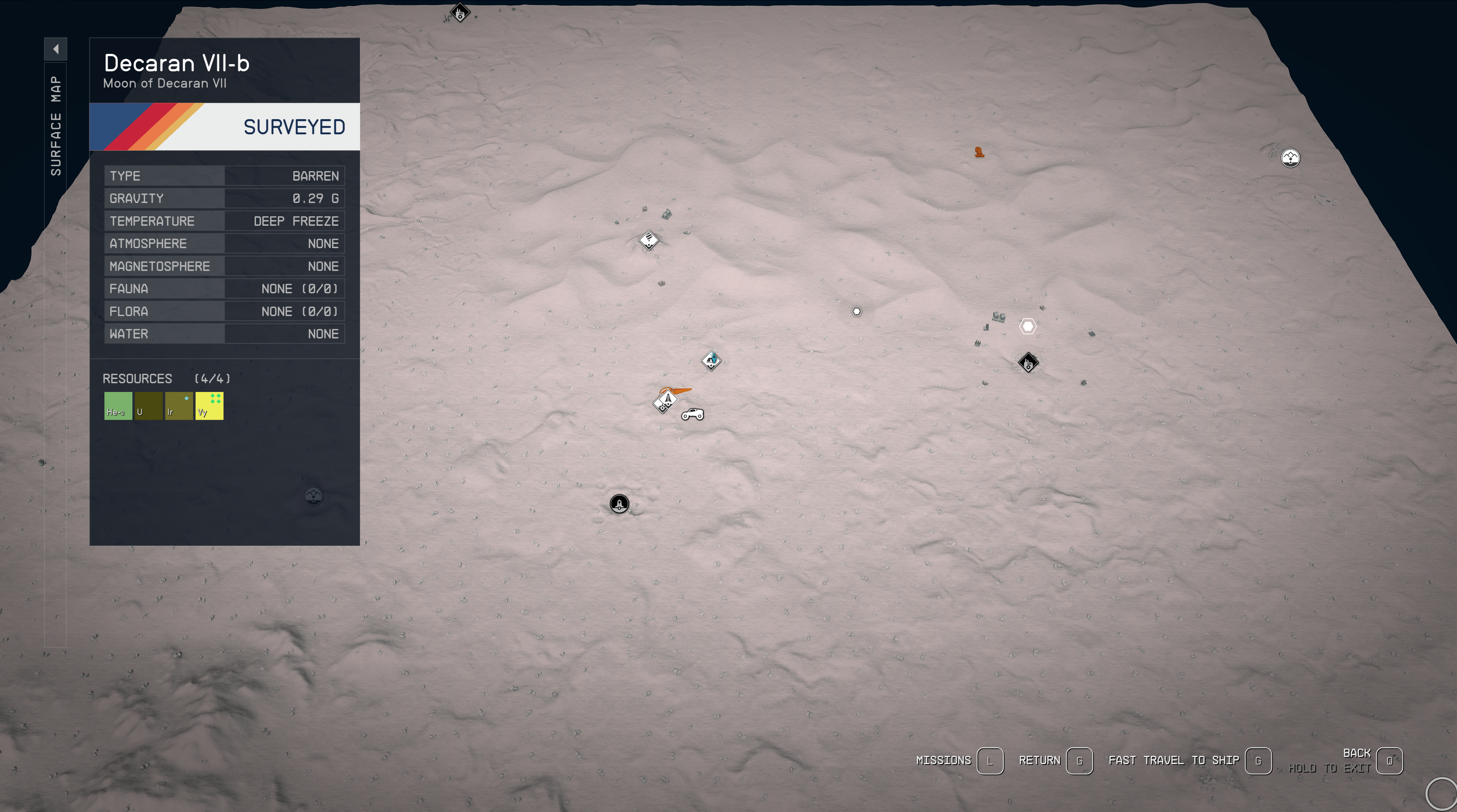Select the black factory diamond below the hexagon
The image size is (1457, 812).
pyautogui.click(x=1028, y=362)
